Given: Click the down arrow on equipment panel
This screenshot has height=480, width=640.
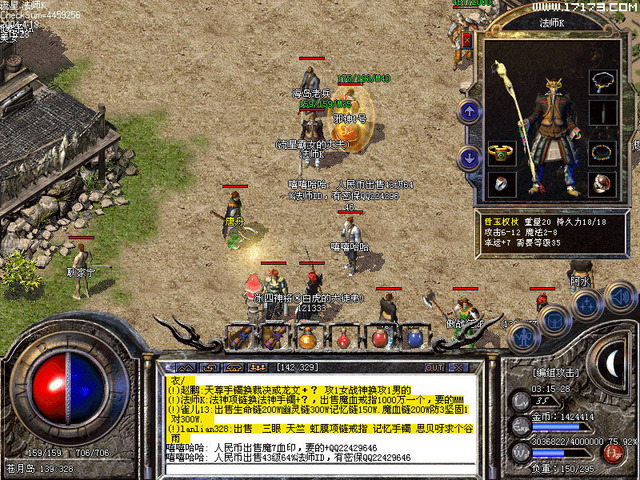Looking at the screenshot, I should click(x=469, y=156).
